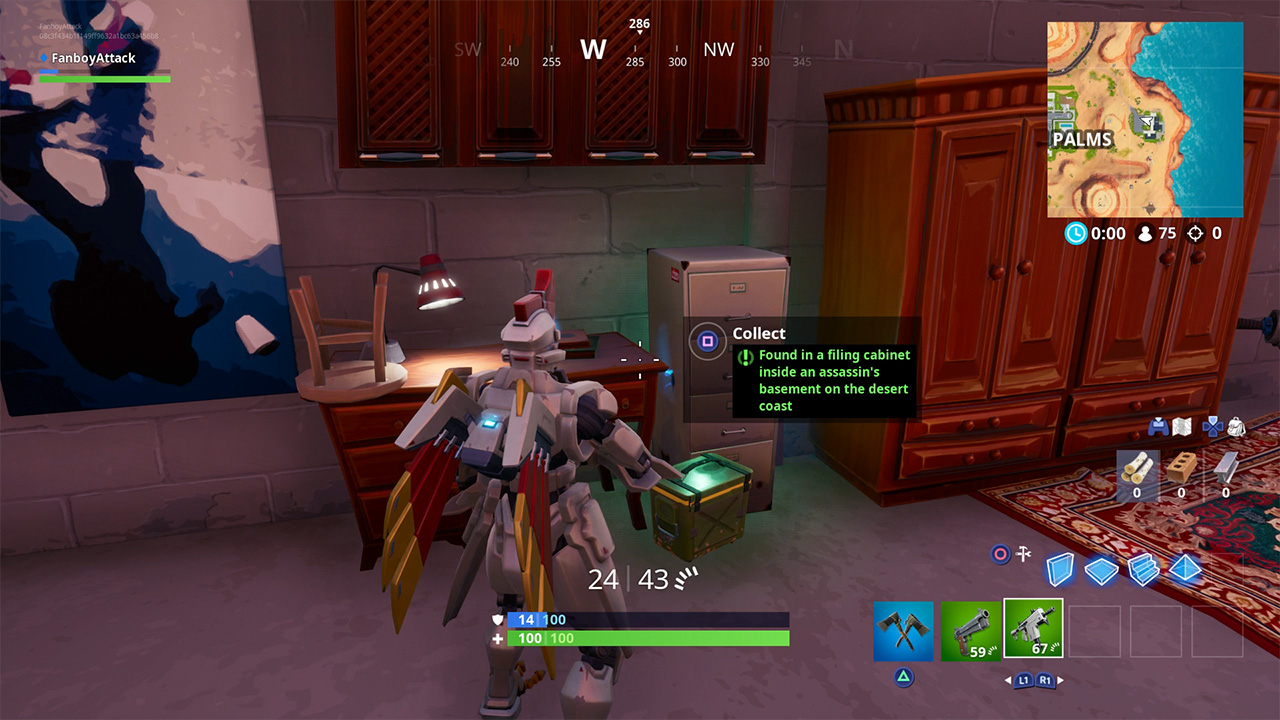Click the brick materials icon
The height and width of the screenshot is (720, 1280).
pyautogui.click(x=1182, y=468)
